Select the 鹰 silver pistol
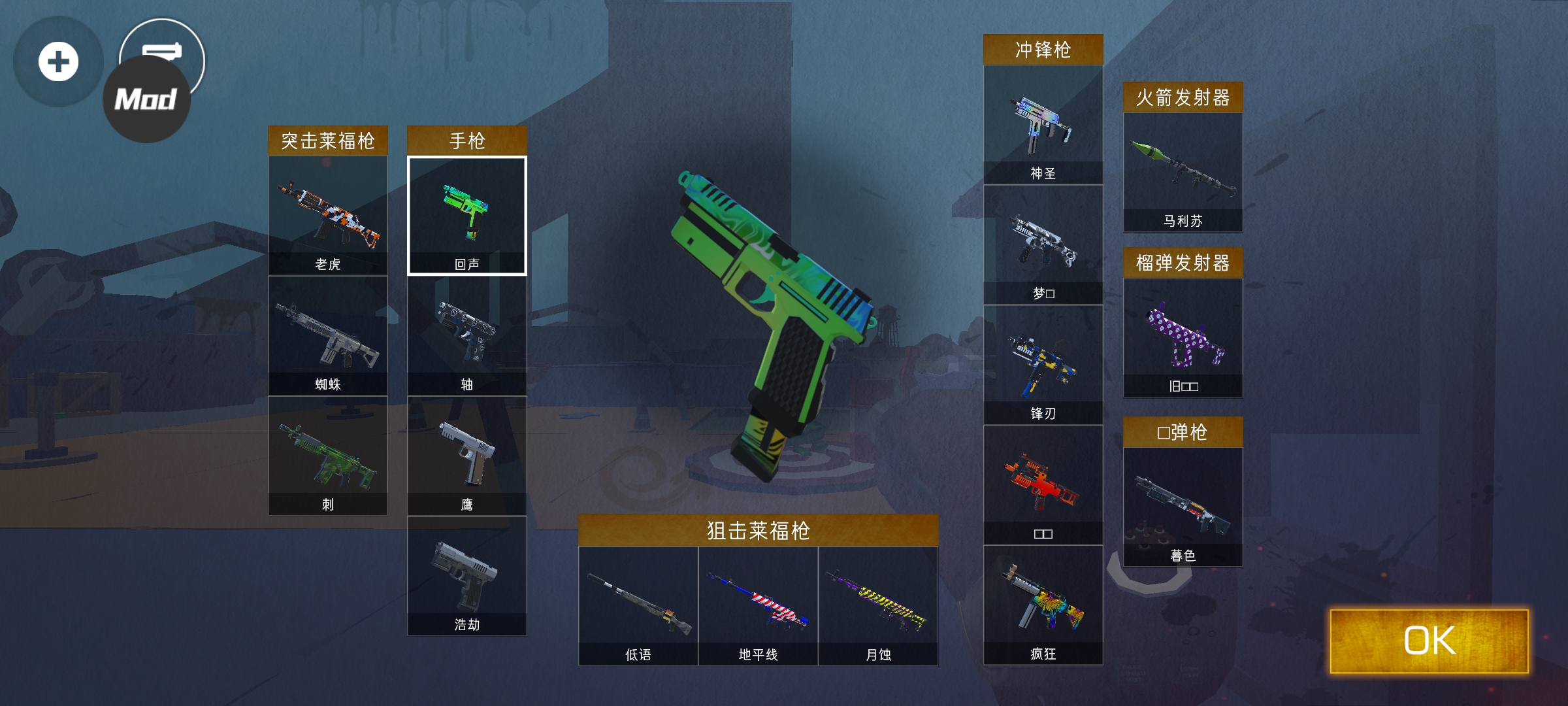Image resolution: width=1568 pixels, height=706 pixels. point(466,456)
